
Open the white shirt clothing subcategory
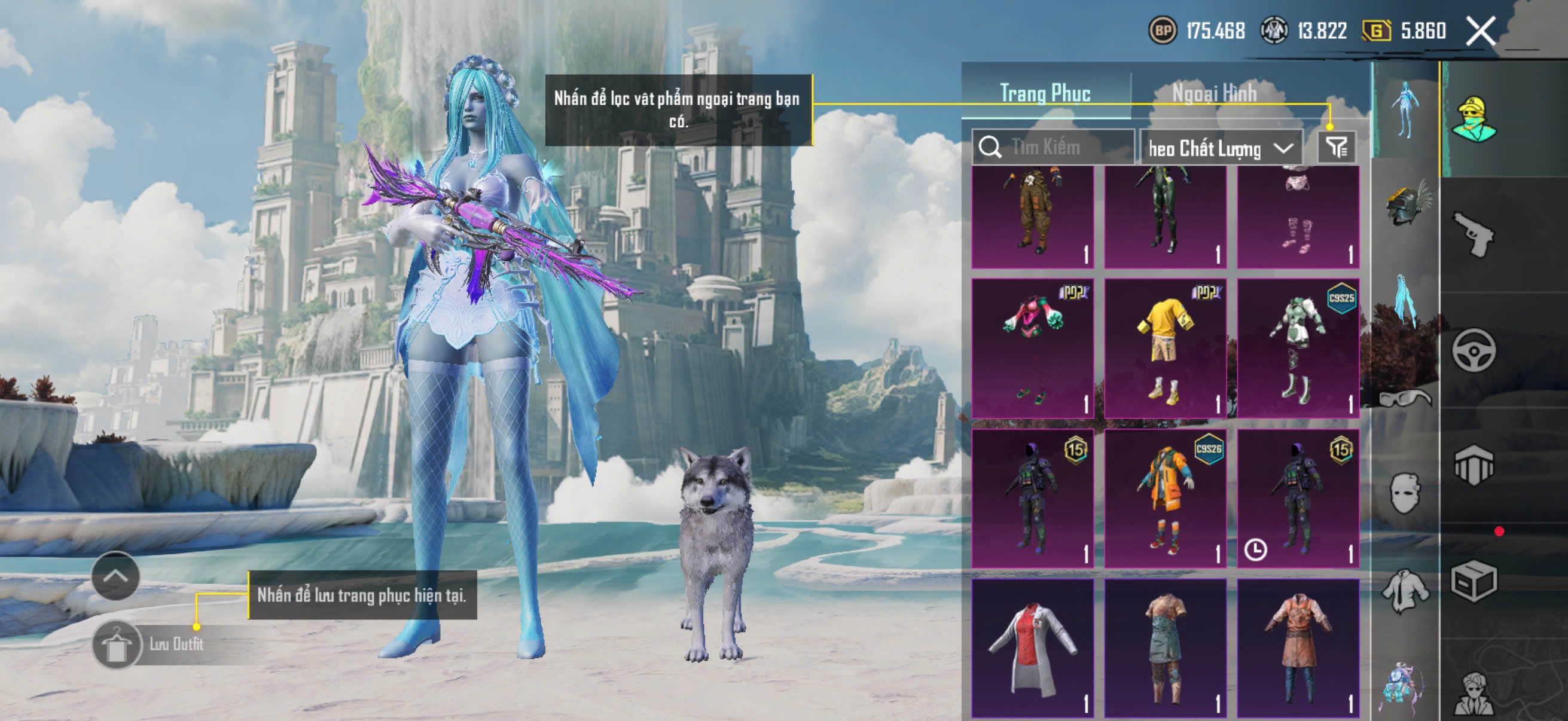(x=1405, y=589)
